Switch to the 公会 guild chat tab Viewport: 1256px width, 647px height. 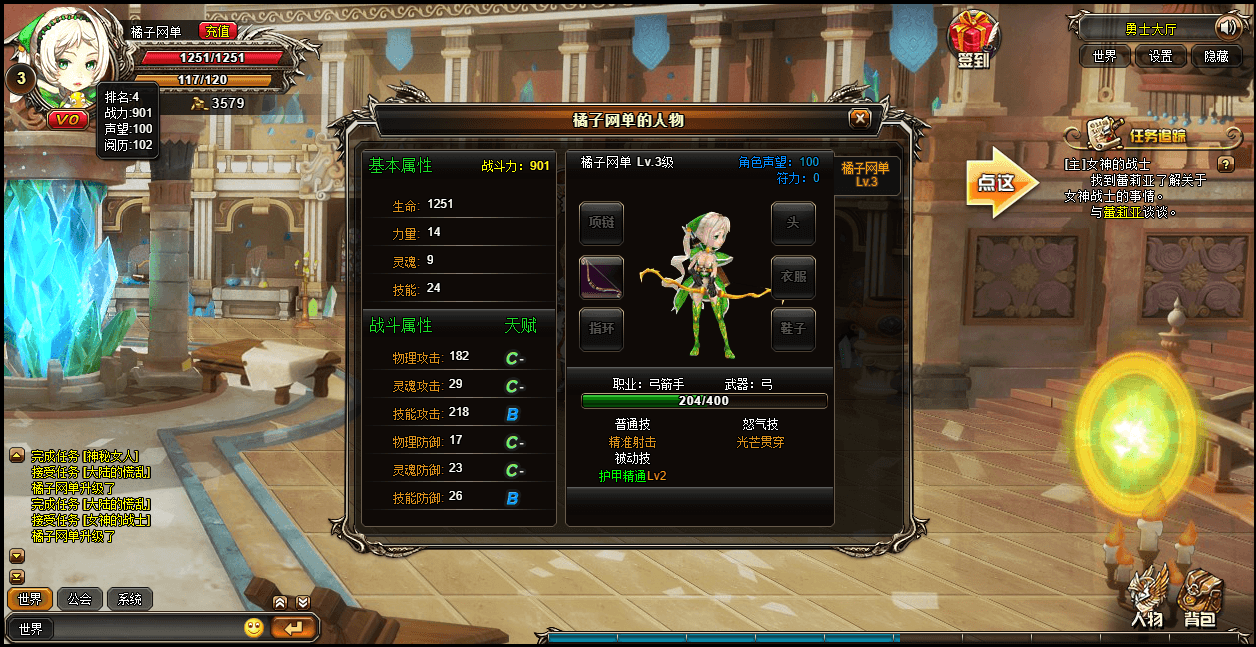80,599
